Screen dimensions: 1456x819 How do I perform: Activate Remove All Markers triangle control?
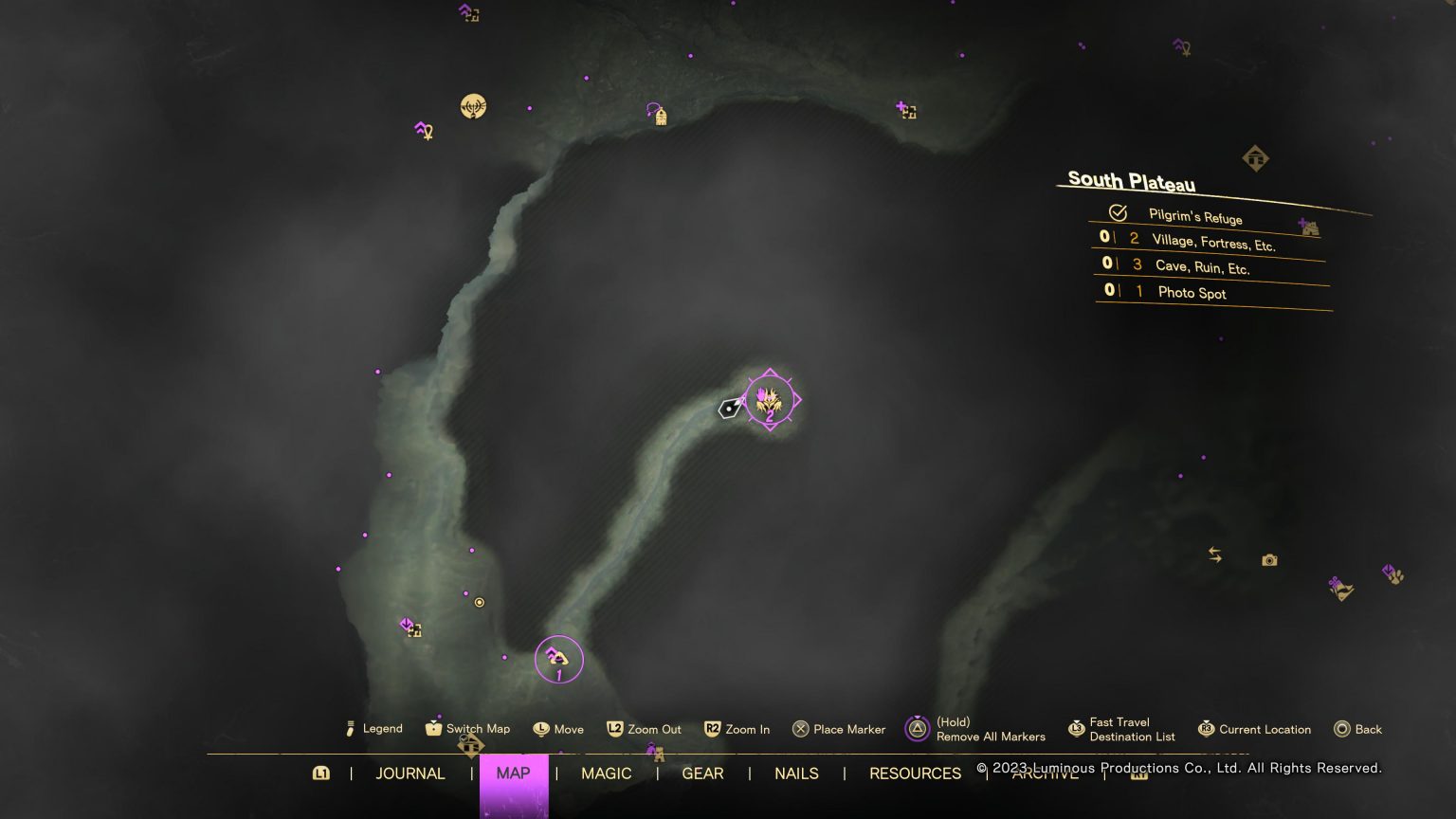click(917, 728)
